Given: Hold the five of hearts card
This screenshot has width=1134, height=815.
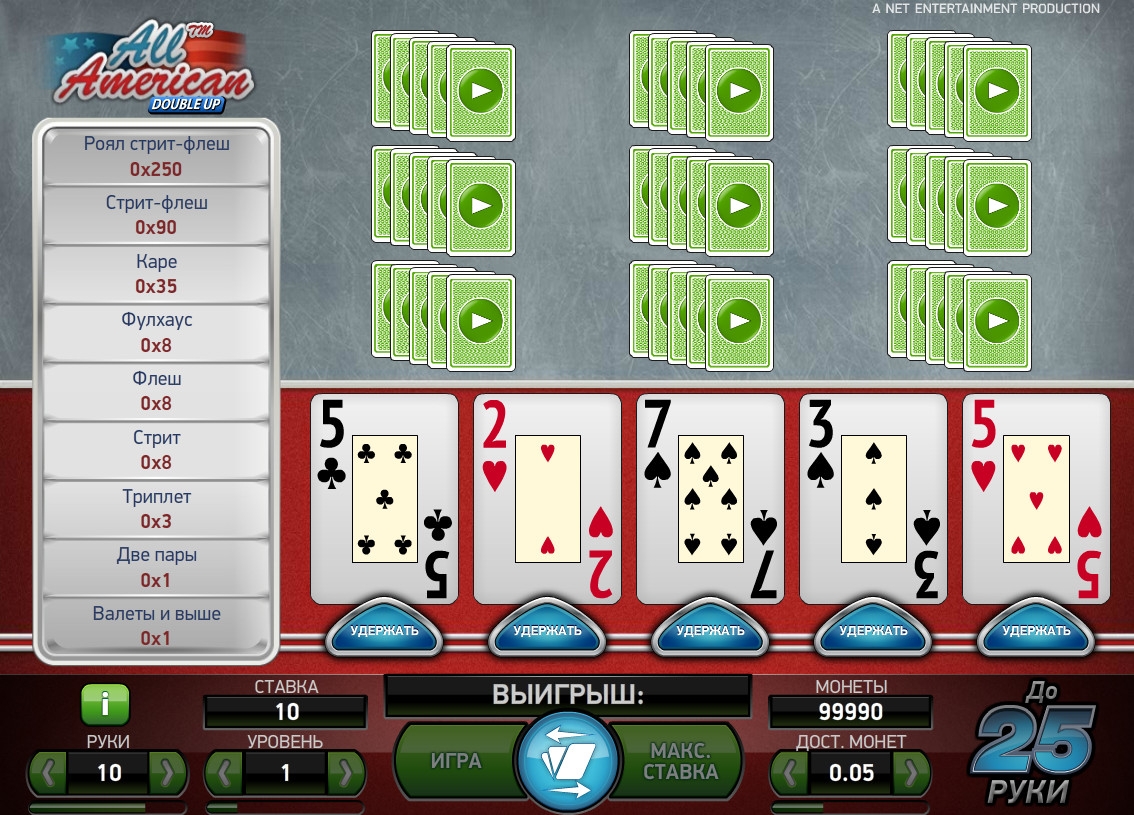Looking at the screenshot, I should click(x=1036, y=631).
